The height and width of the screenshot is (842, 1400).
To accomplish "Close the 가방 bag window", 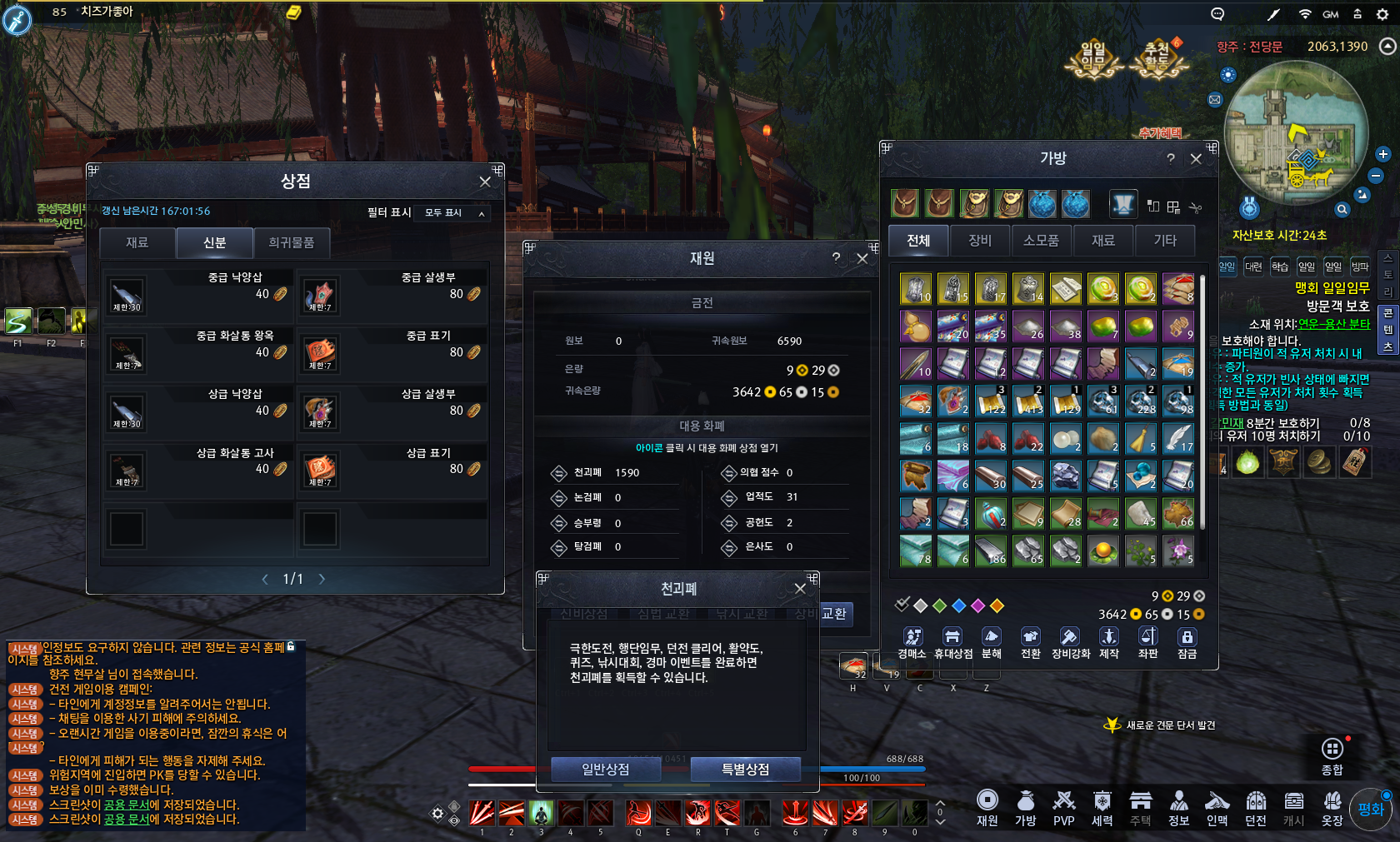I will [1196, 158].
